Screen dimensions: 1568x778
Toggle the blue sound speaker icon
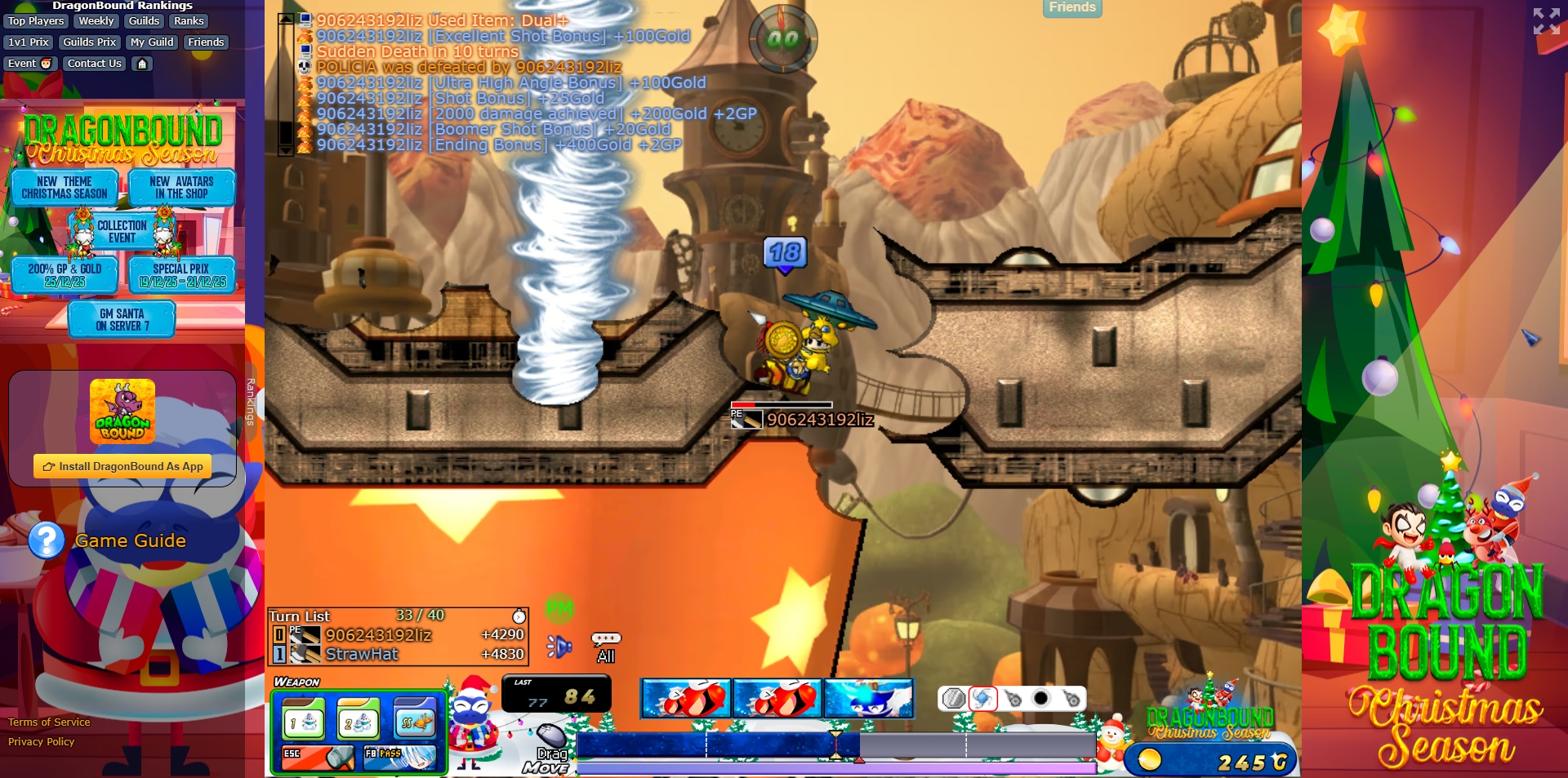(559, 647)
